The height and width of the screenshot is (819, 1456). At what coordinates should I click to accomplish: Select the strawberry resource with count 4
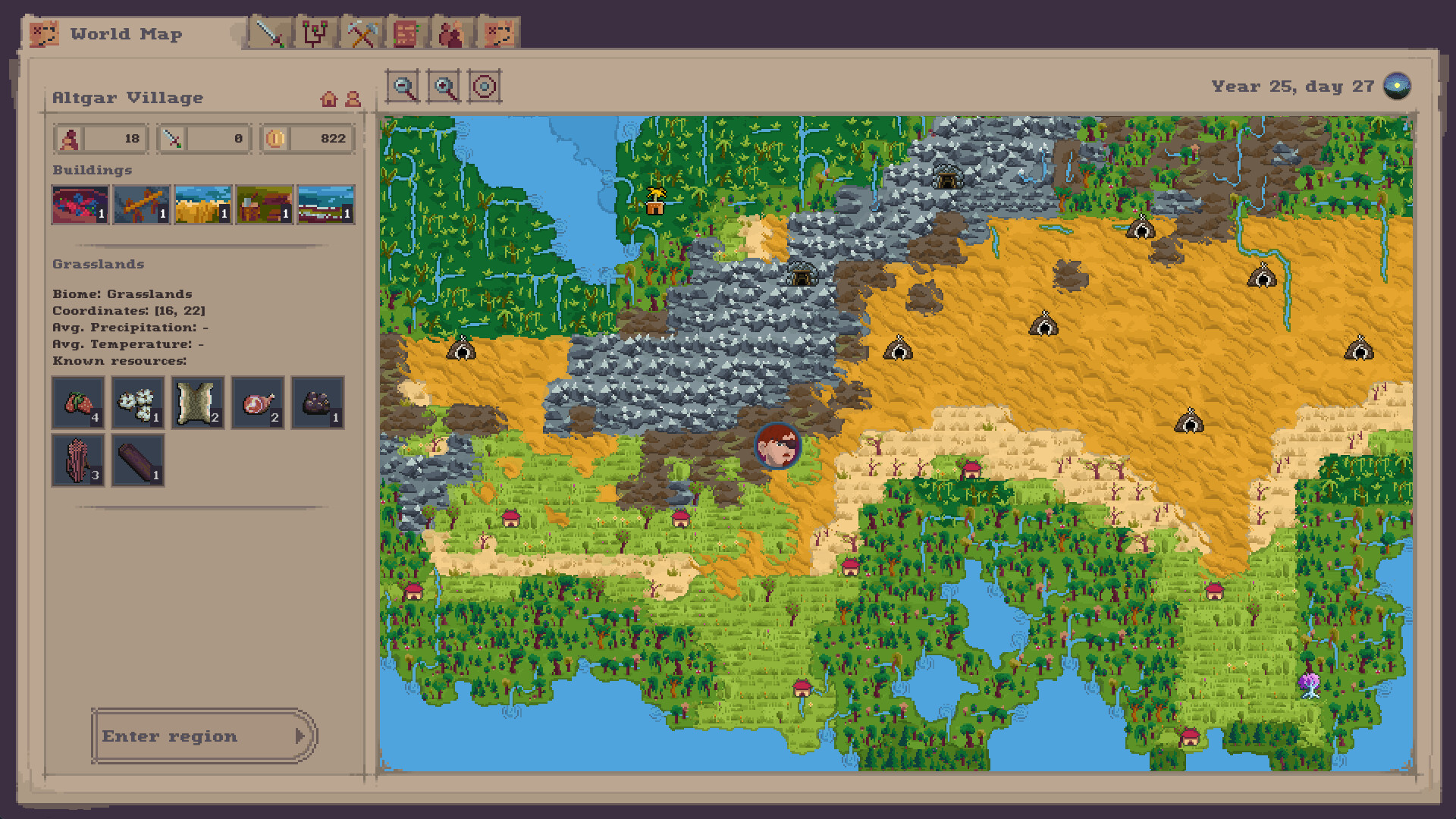[x=77, y=403]
